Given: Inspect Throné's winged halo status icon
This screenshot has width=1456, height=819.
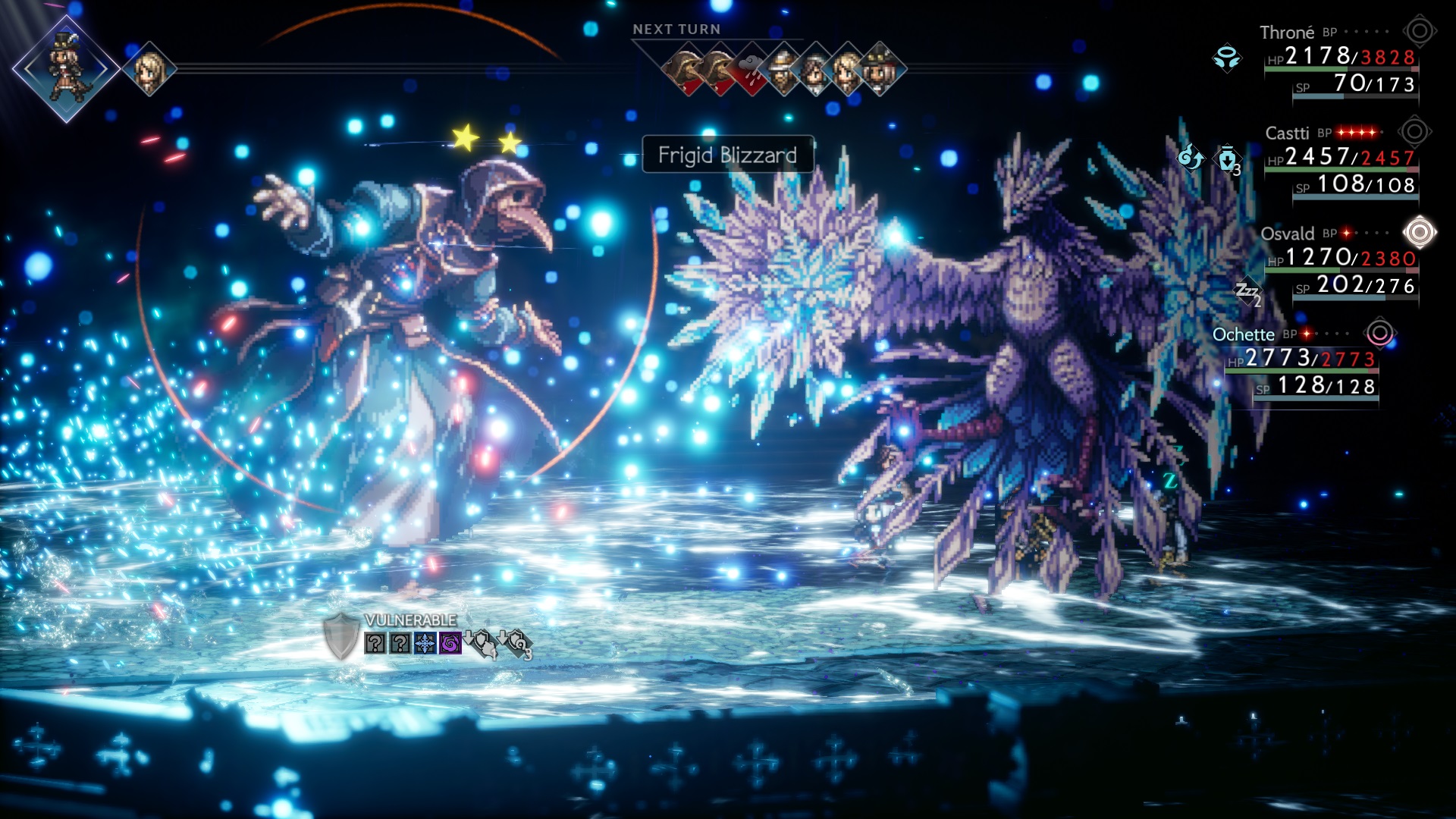Looking at the screenshot, I should coord(1226,58).
